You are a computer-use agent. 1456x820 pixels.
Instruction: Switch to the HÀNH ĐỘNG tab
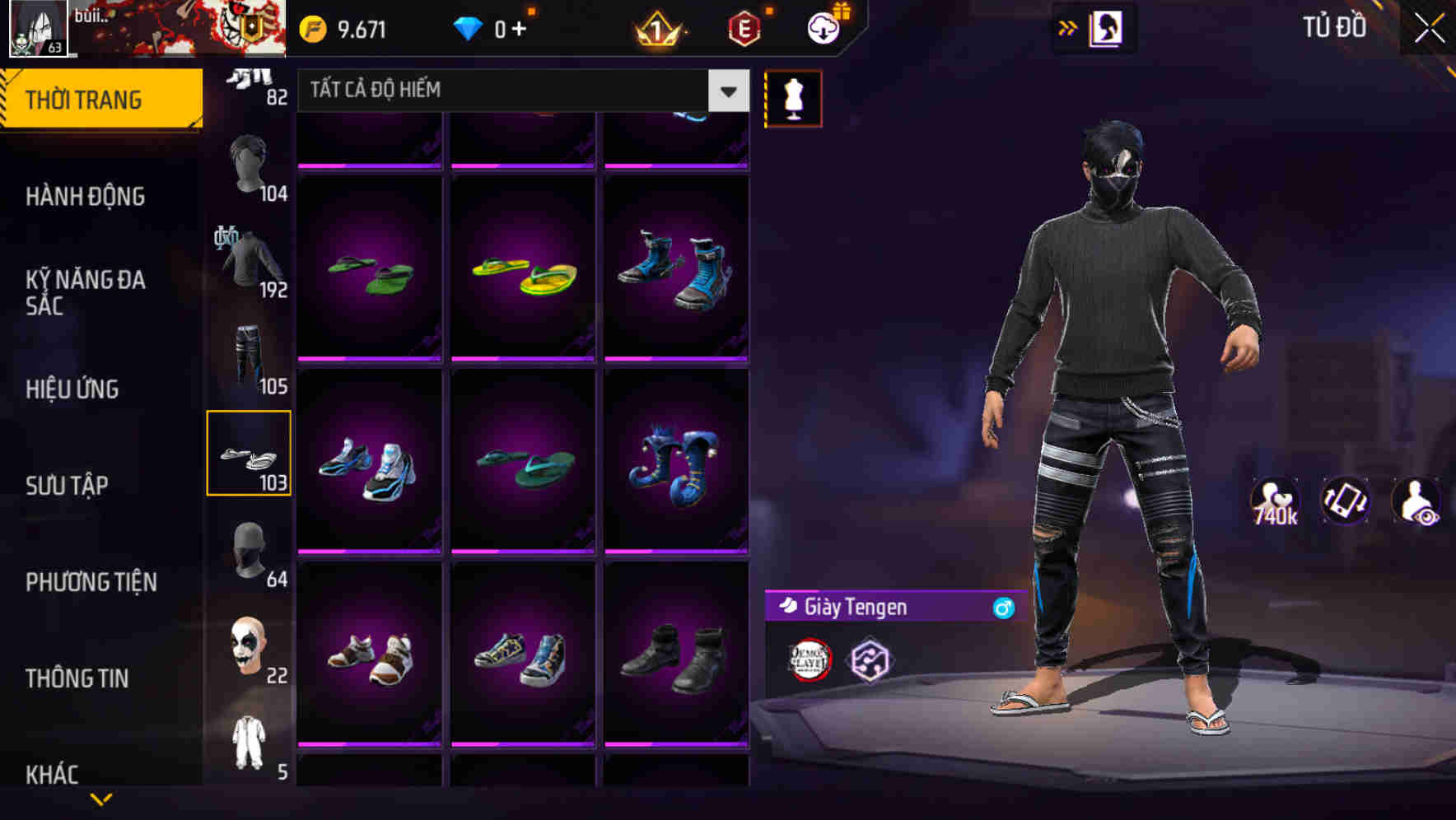[x=86, y=197]
